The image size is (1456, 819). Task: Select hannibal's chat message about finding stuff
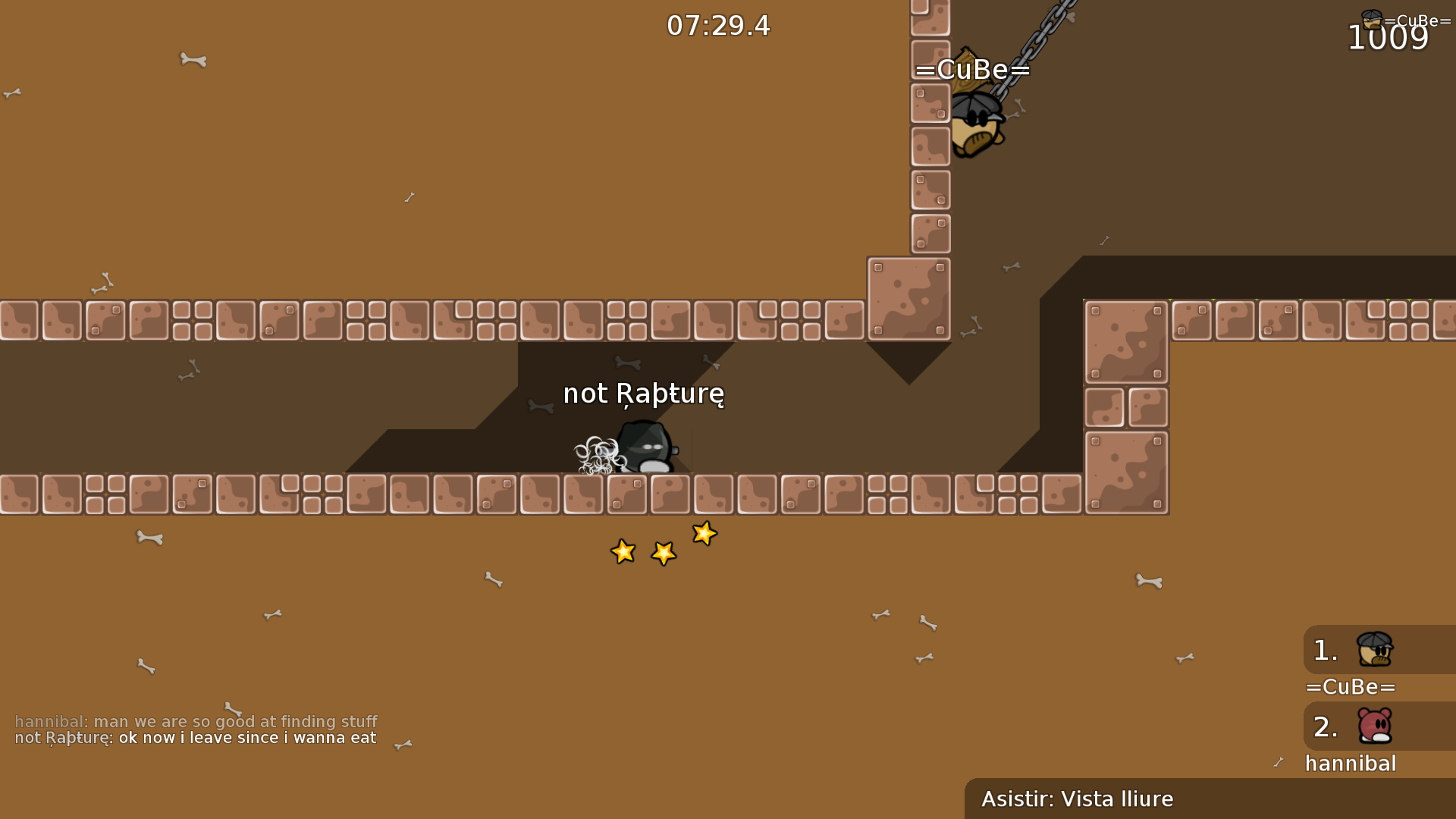click(195, 722)
